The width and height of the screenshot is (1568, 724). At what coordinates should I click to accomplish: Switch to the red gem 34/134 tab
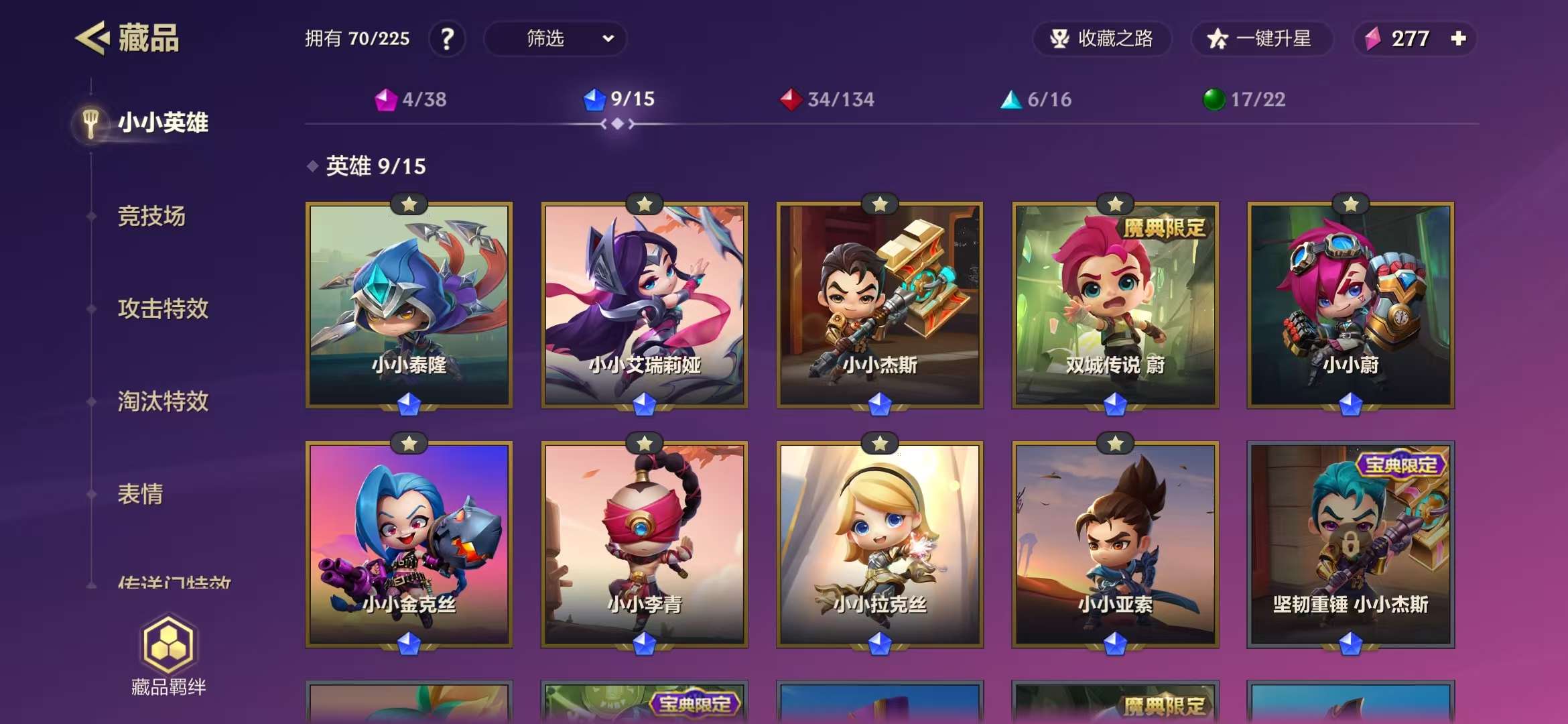[x=828, y=100]
